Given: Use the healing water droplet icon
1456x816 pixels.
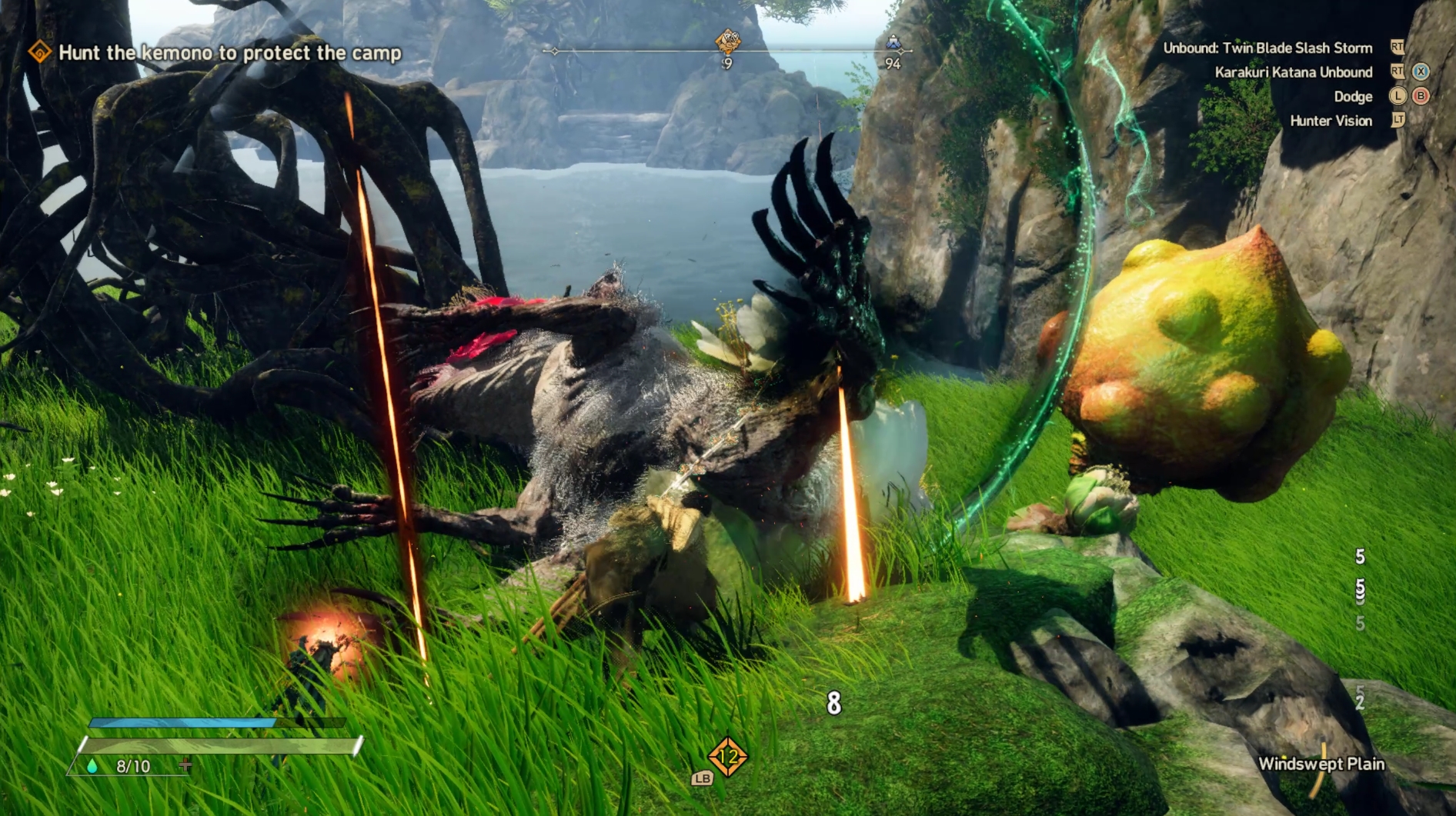Looking at the screenshot, I should (92, 766).
